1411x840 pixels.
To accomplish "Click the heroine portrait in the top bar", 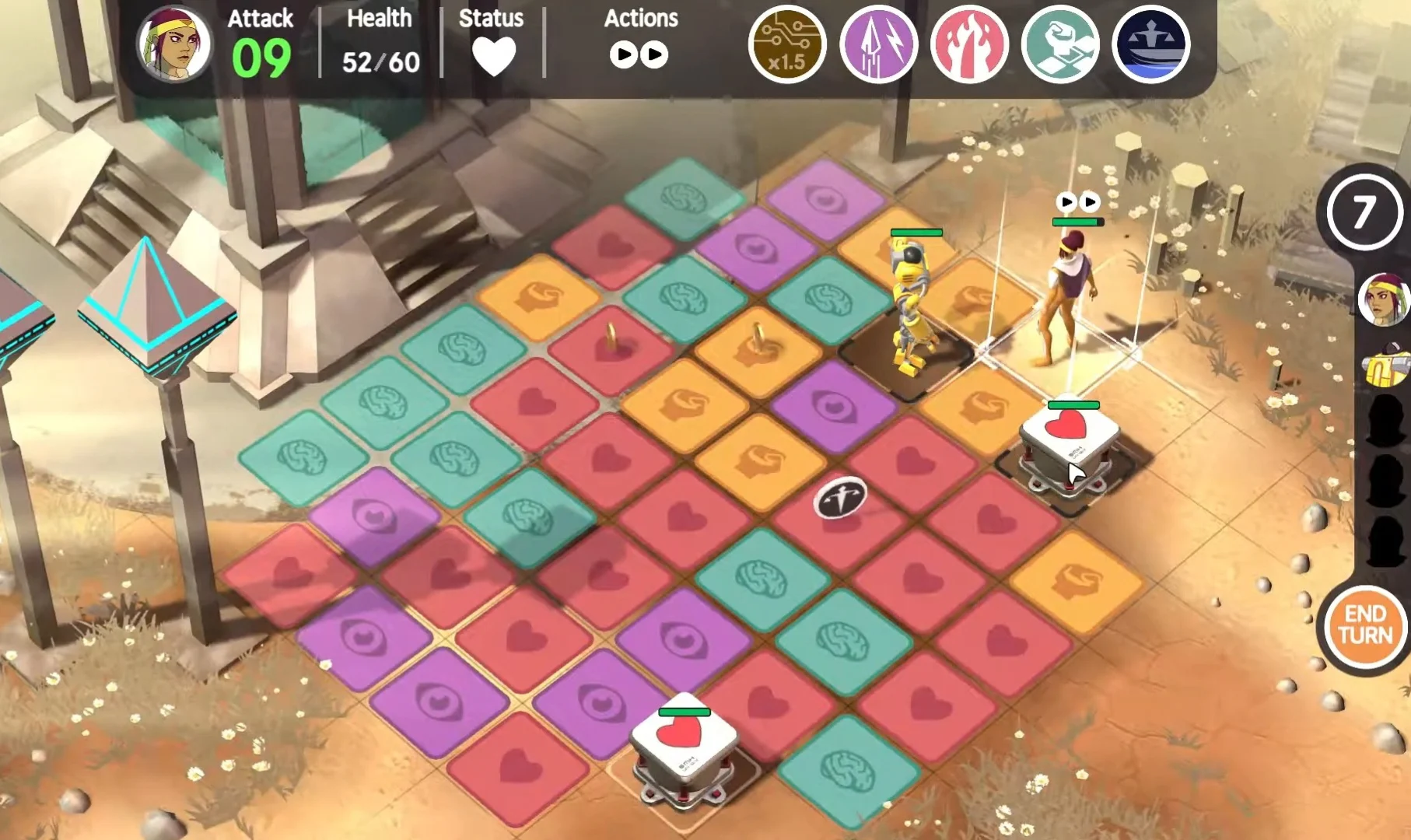I will coord(174,44).
